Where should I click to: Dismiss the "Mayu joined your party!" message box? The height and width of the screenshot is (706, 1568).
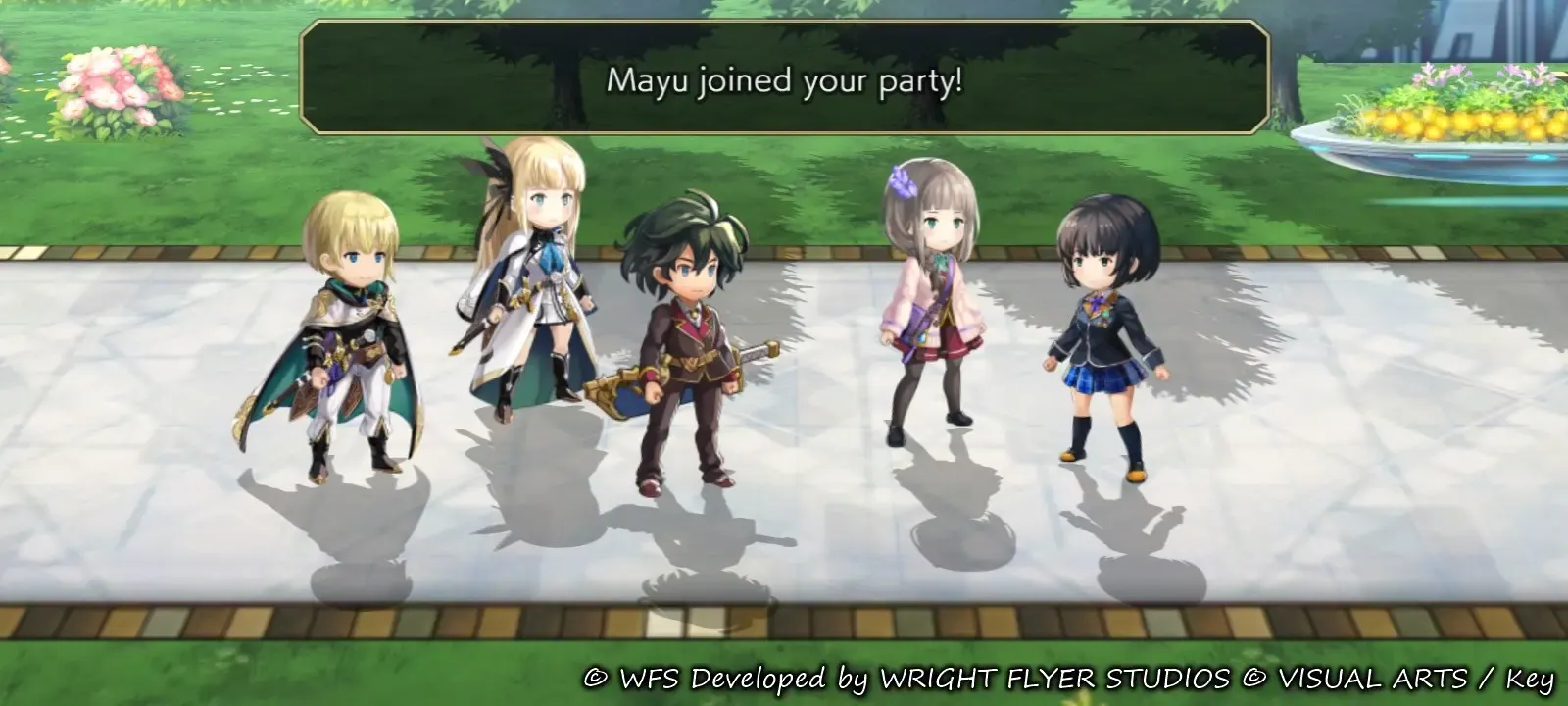tap(784, 78)
